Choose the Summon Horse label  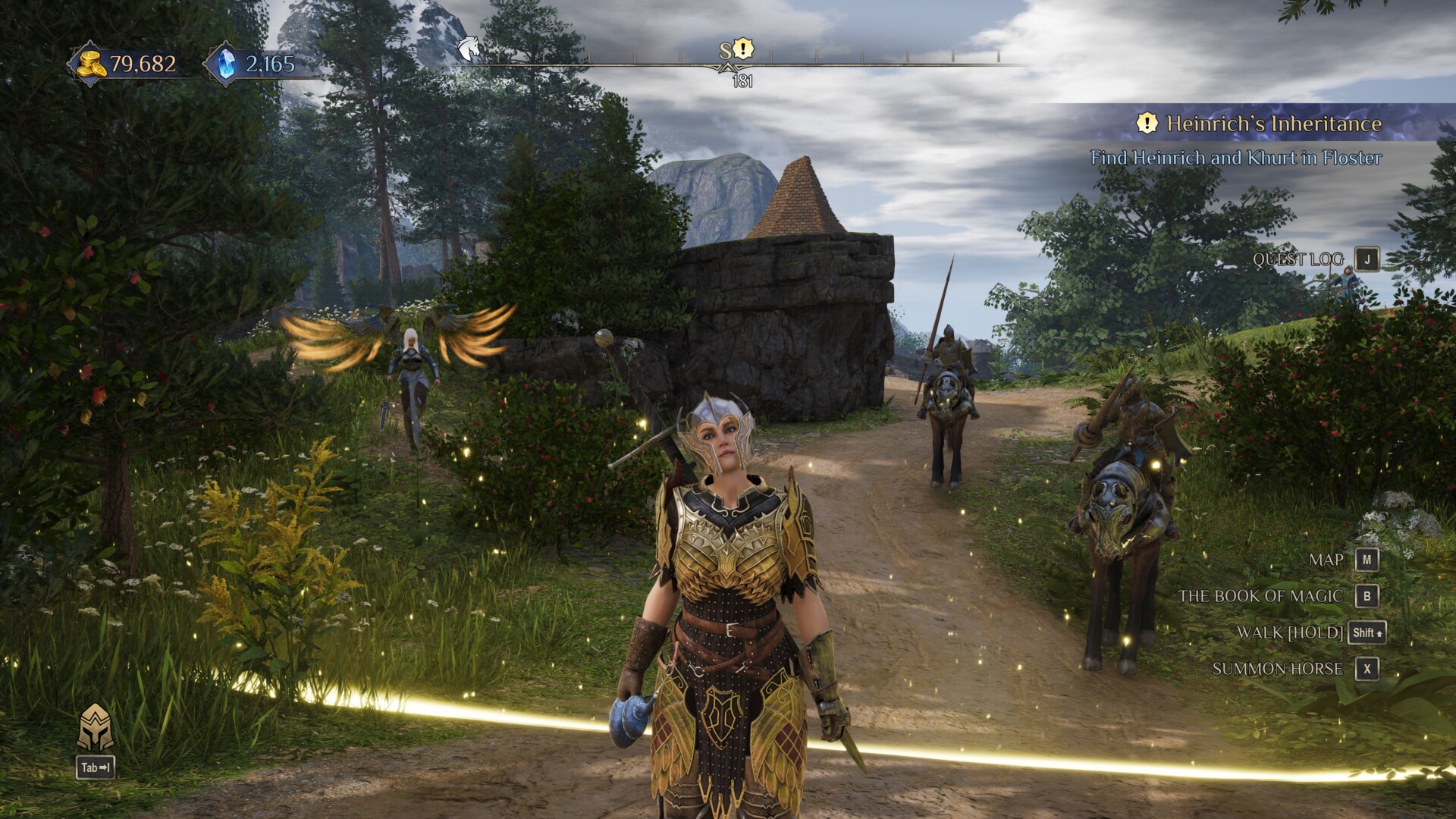(1277, 669)
